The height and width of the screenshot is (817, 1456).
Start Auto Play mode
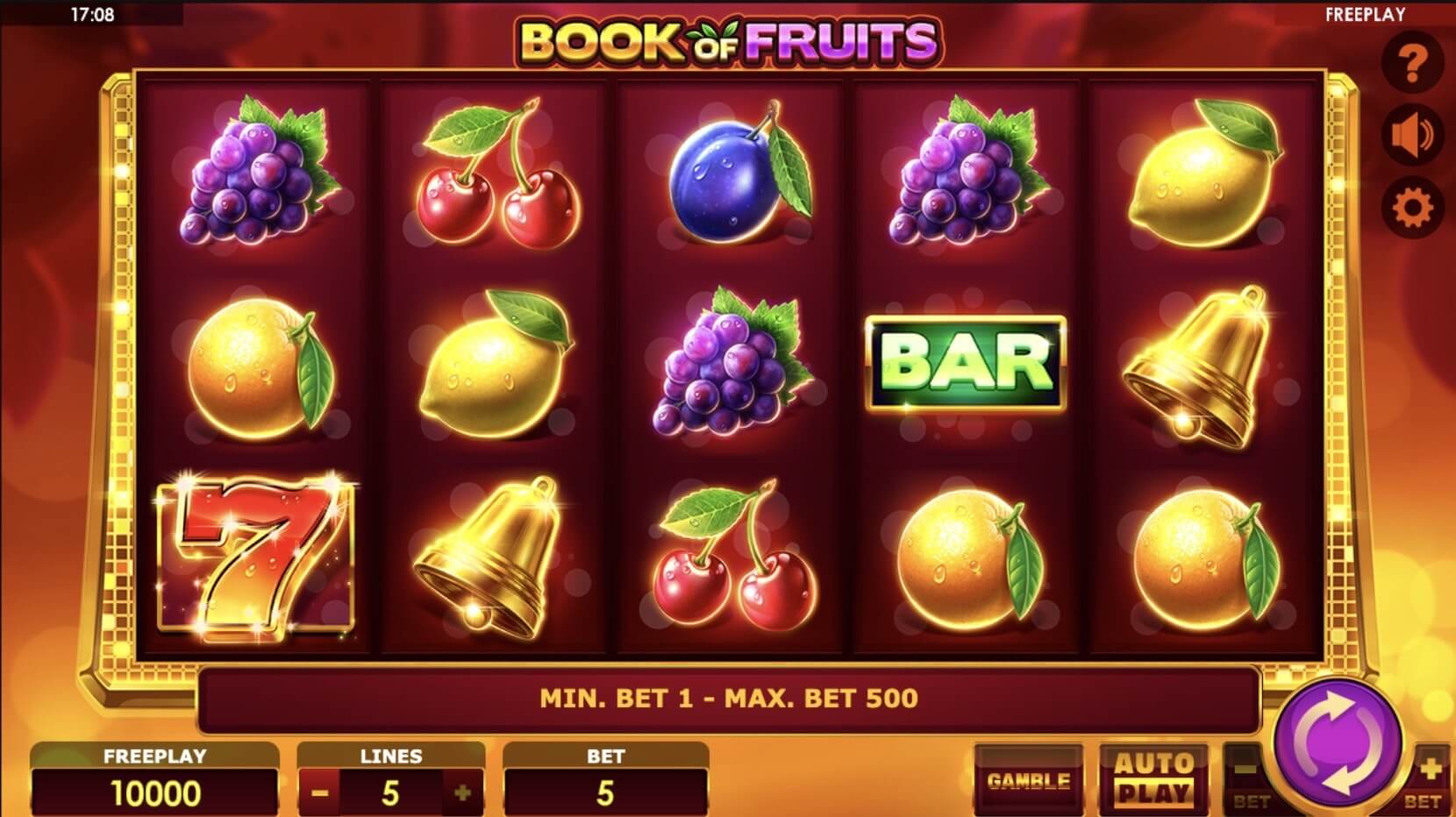(1153, 778)
